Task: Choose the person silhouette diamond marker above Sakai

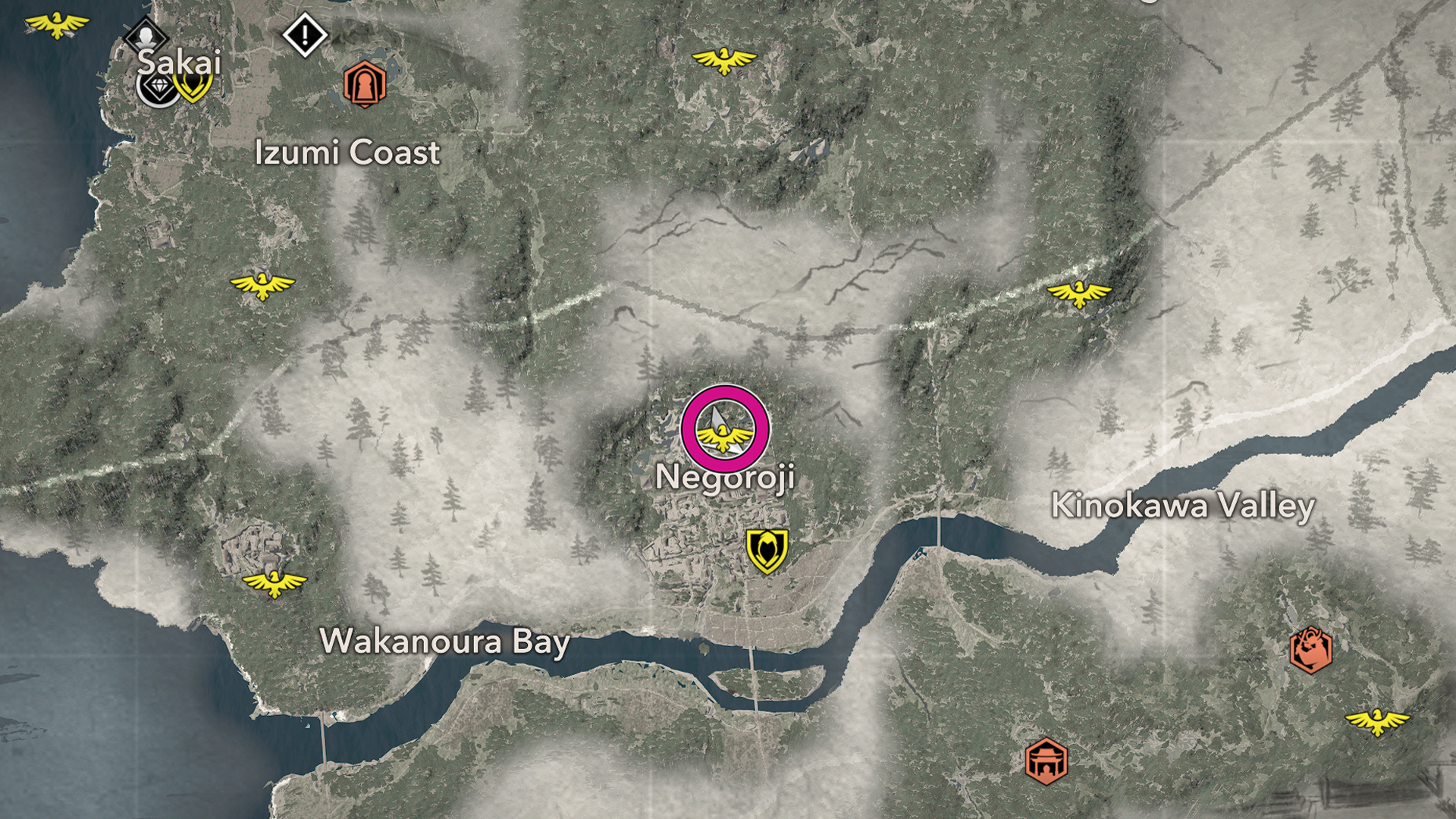Action: point(145,35)
